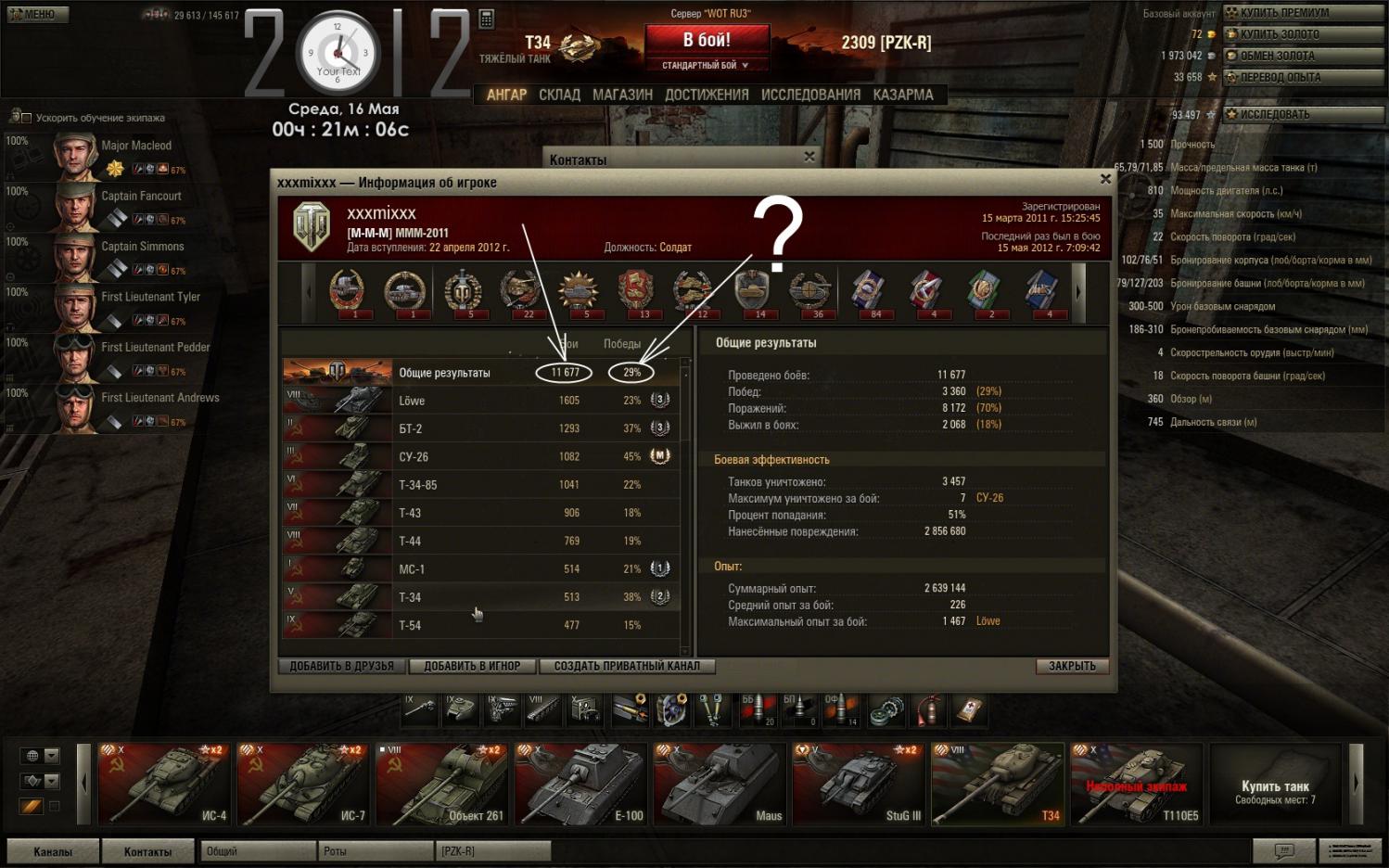Toggle accelerated crew training checkbox
Image resolution: width=1389 pixels, height=868 pixels.
coord(26,118)
